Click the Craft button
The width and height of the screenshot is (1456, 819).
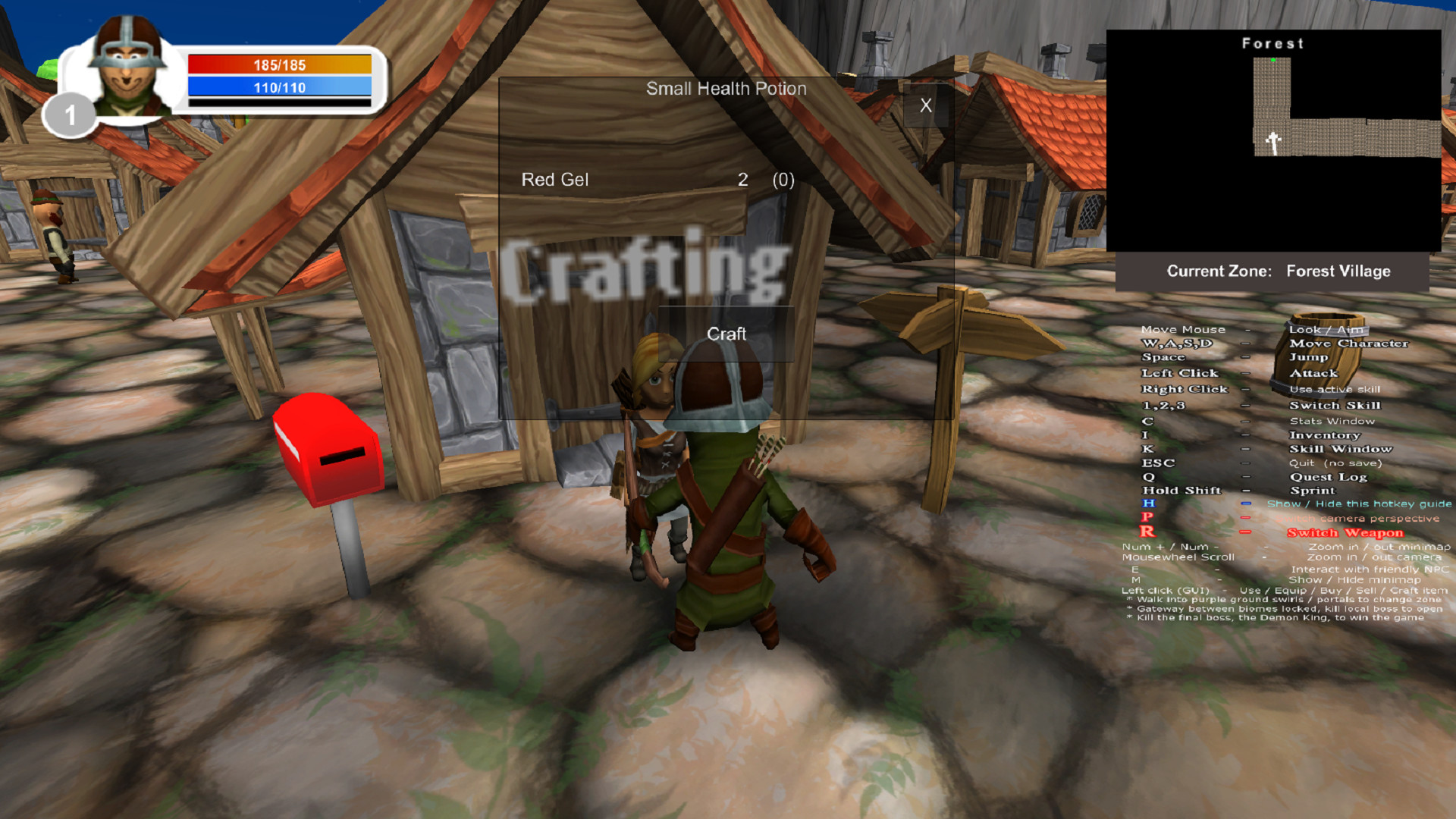coord(726,334)
